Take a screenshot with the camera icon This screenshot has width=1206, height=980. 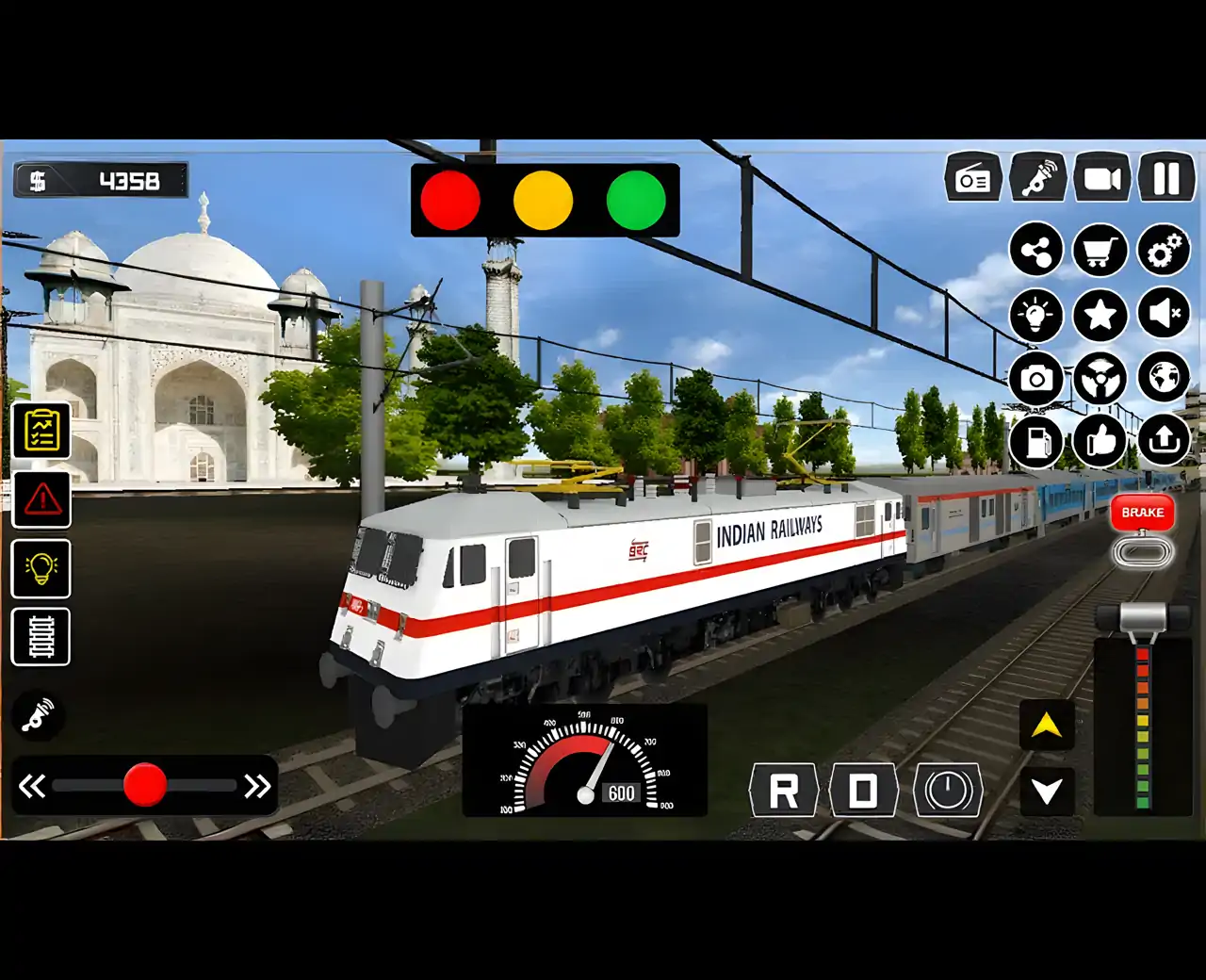pos(1036,379)
